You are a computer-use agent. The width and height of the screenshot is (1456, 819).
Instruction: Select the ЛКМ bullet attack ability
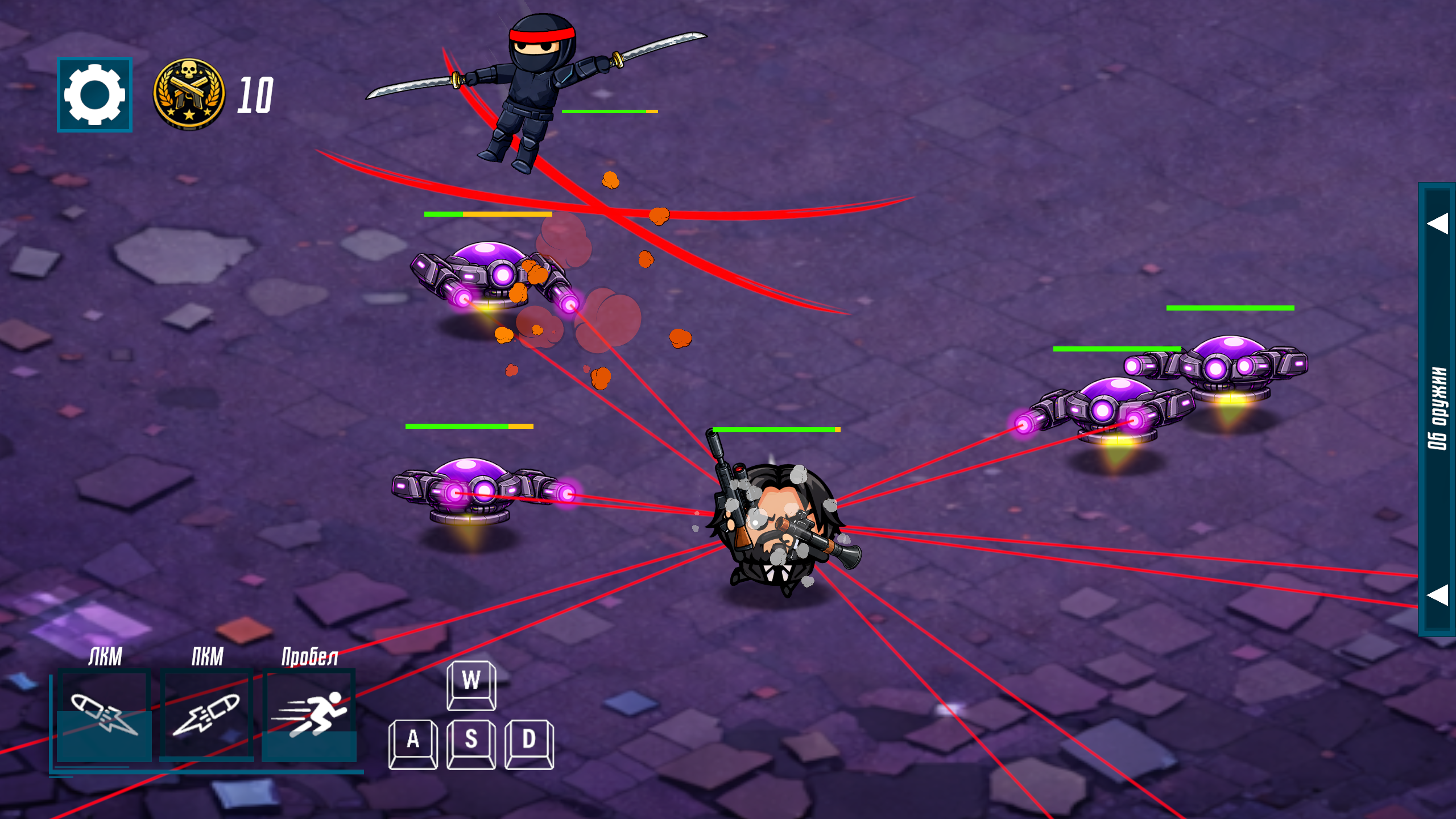coord(104,715)
